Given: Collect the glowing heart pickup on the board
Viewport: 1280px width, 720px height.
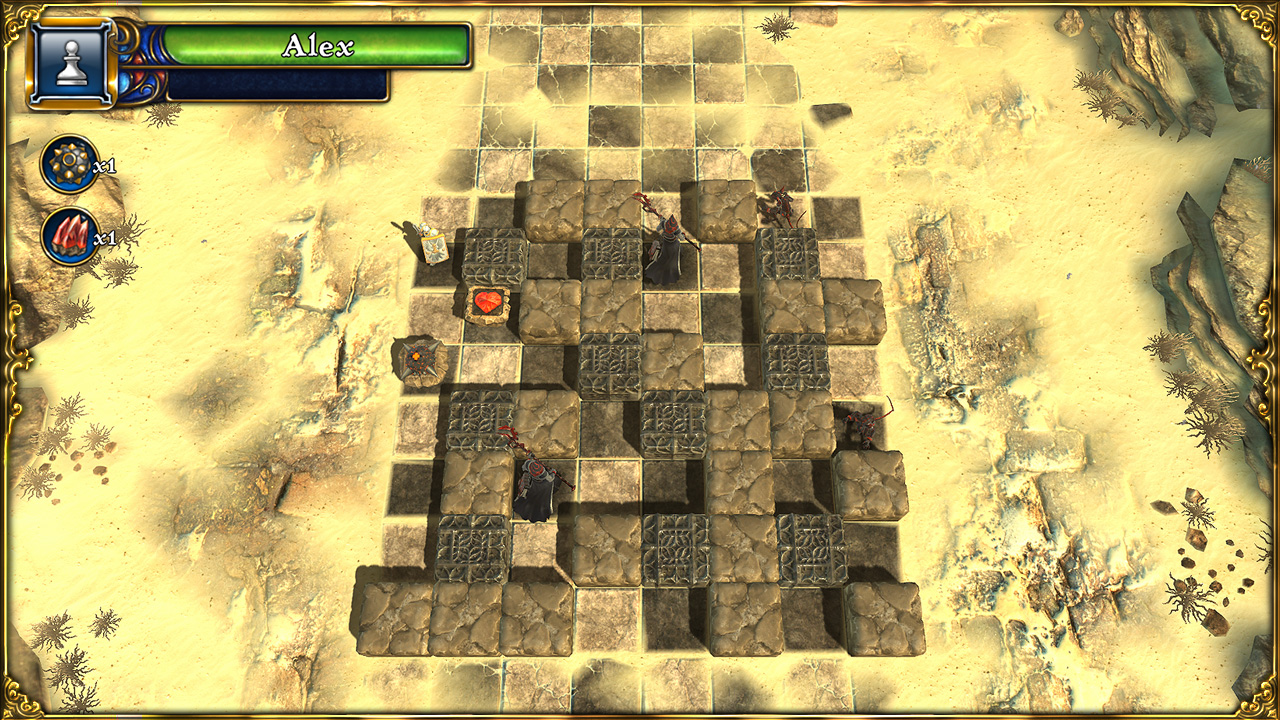Looking at the screenshot, I should pos(487,301).
